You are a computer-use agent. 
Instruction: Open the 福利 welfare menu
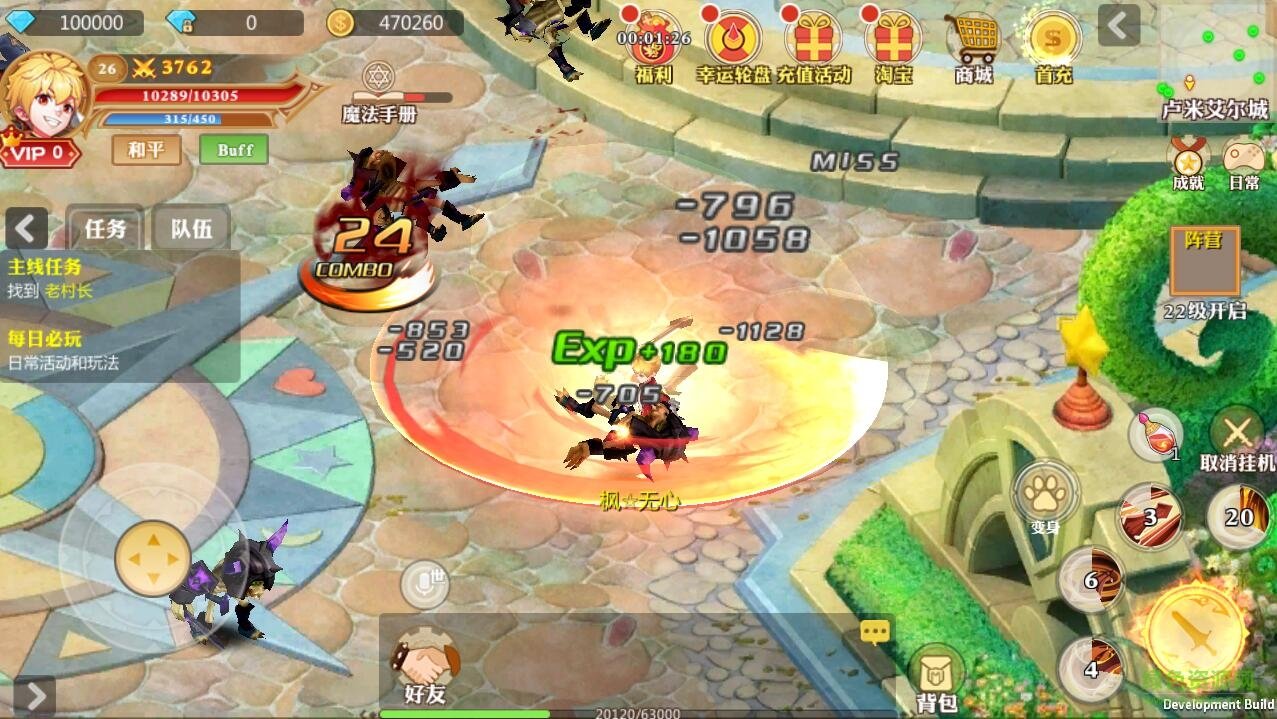point(654,43)
